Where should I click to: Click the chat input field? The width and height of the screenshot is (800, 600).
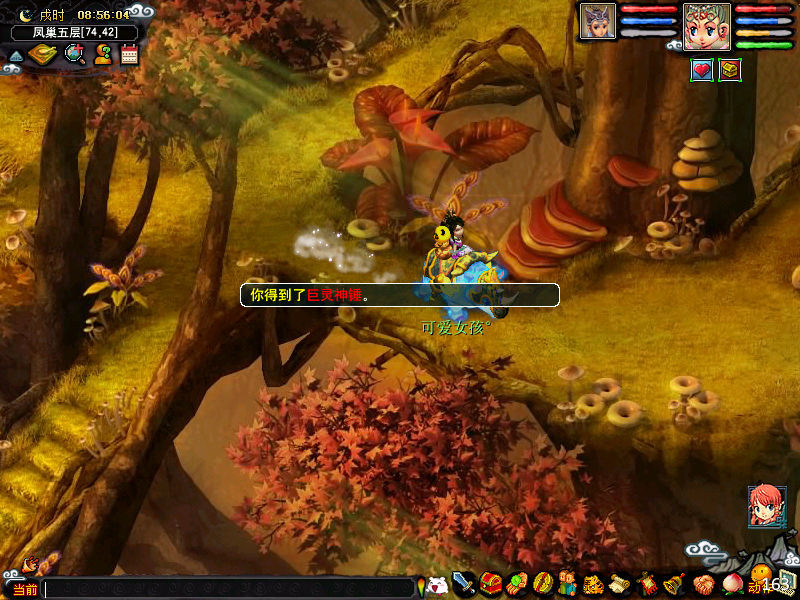pyautogui.click(x=228, y=589)
